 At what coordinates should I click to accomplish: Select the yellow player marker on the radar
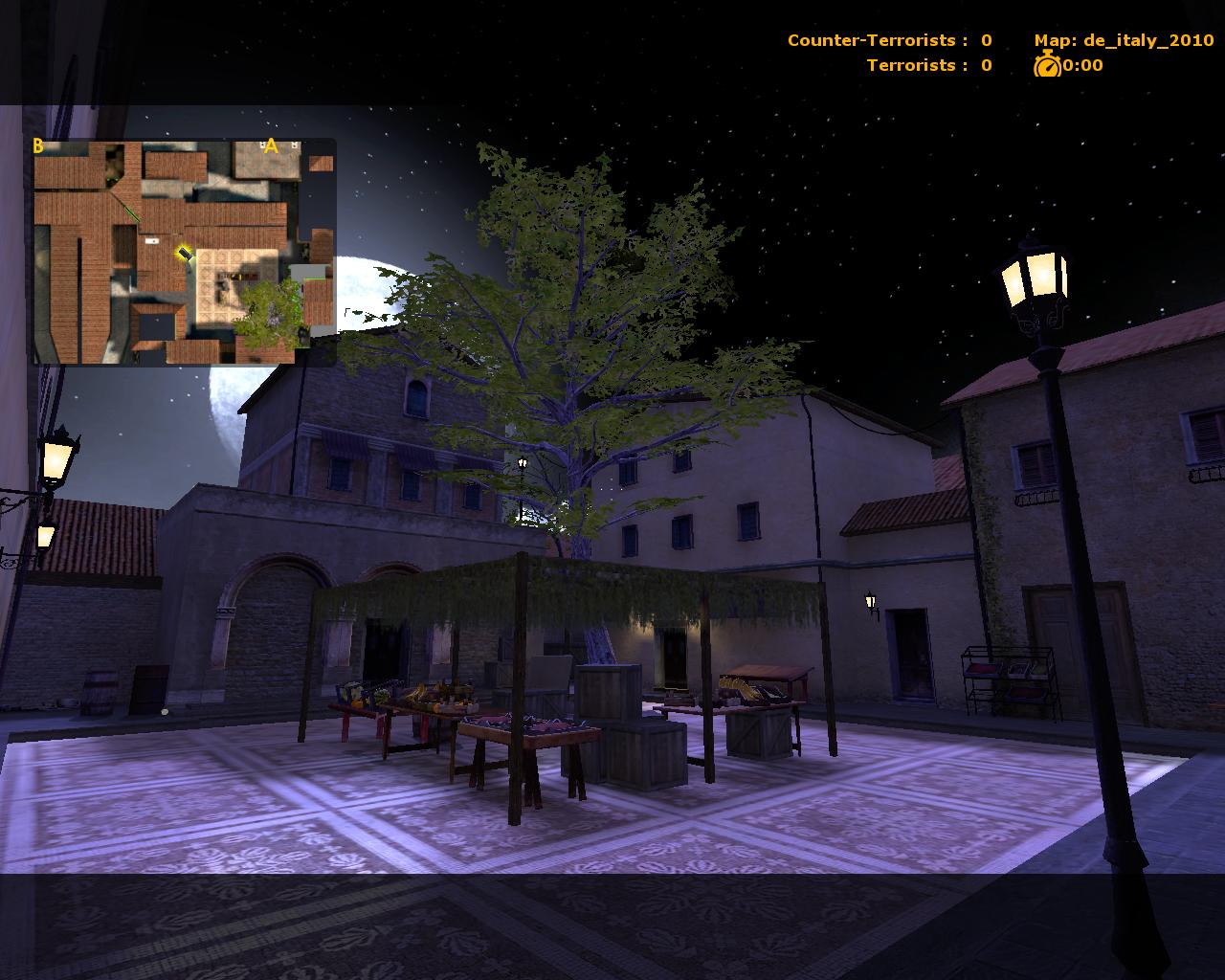click(x=184, y=254)
